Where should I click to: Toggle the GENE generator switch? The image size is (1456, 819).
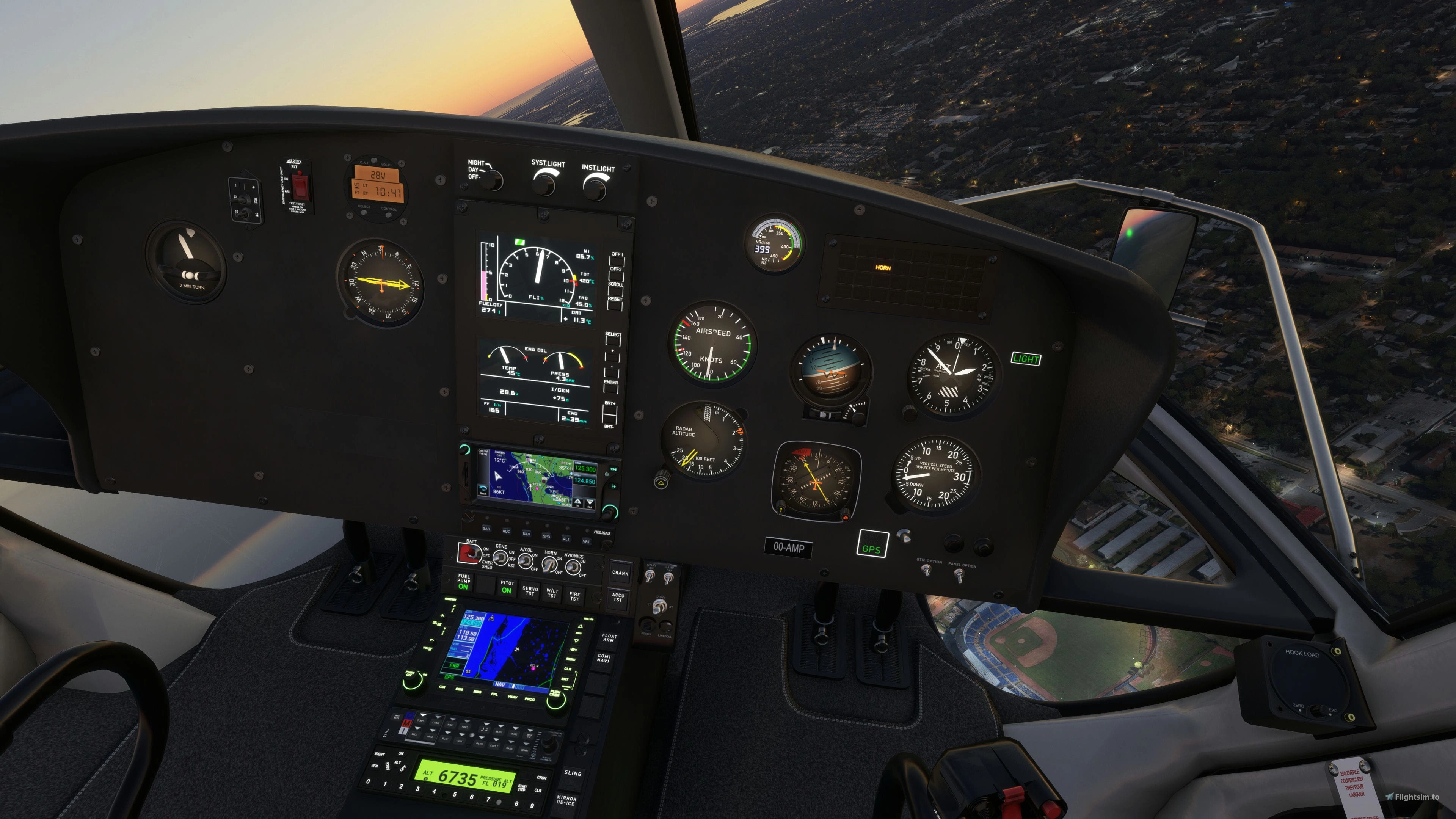pyautogui.click(x=500, y=559)
